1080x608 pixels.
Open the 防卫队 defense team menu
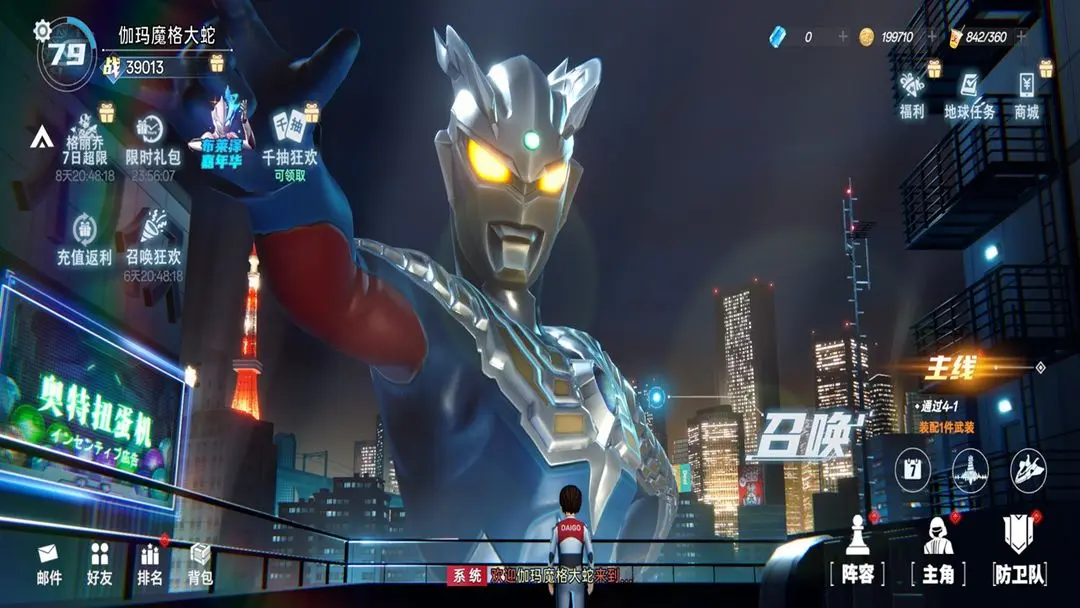click(1020, 549)
